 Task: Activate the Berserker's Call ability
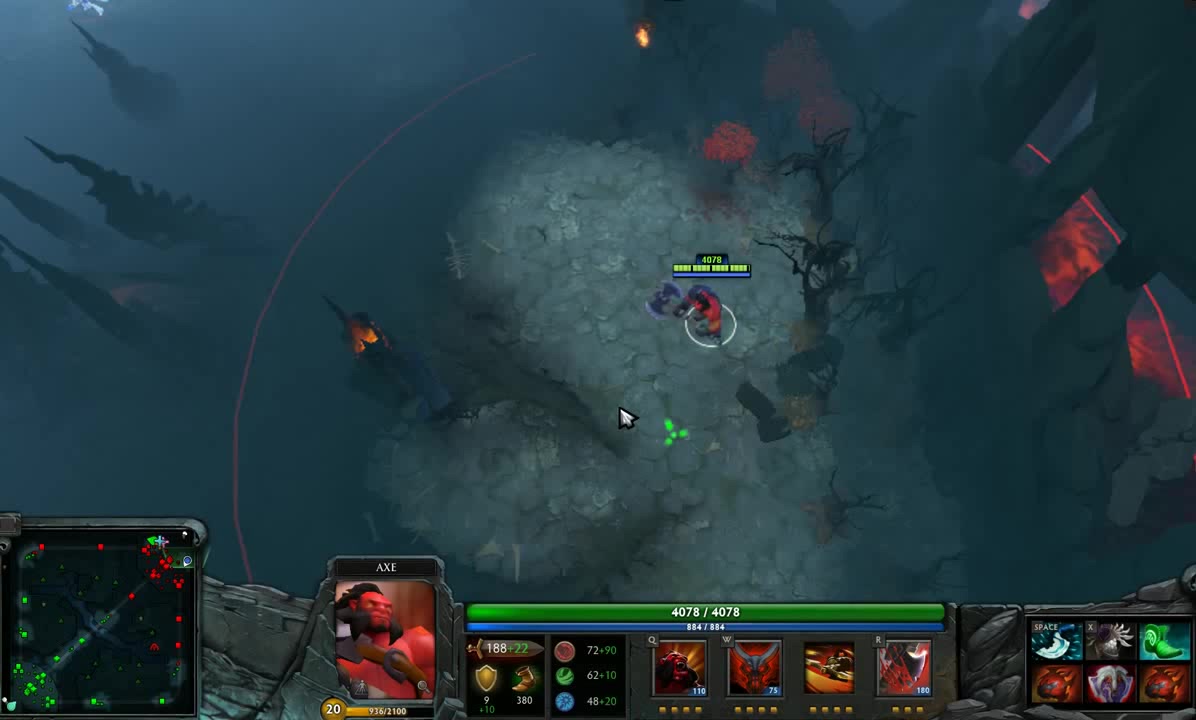[x=680, y=668]
